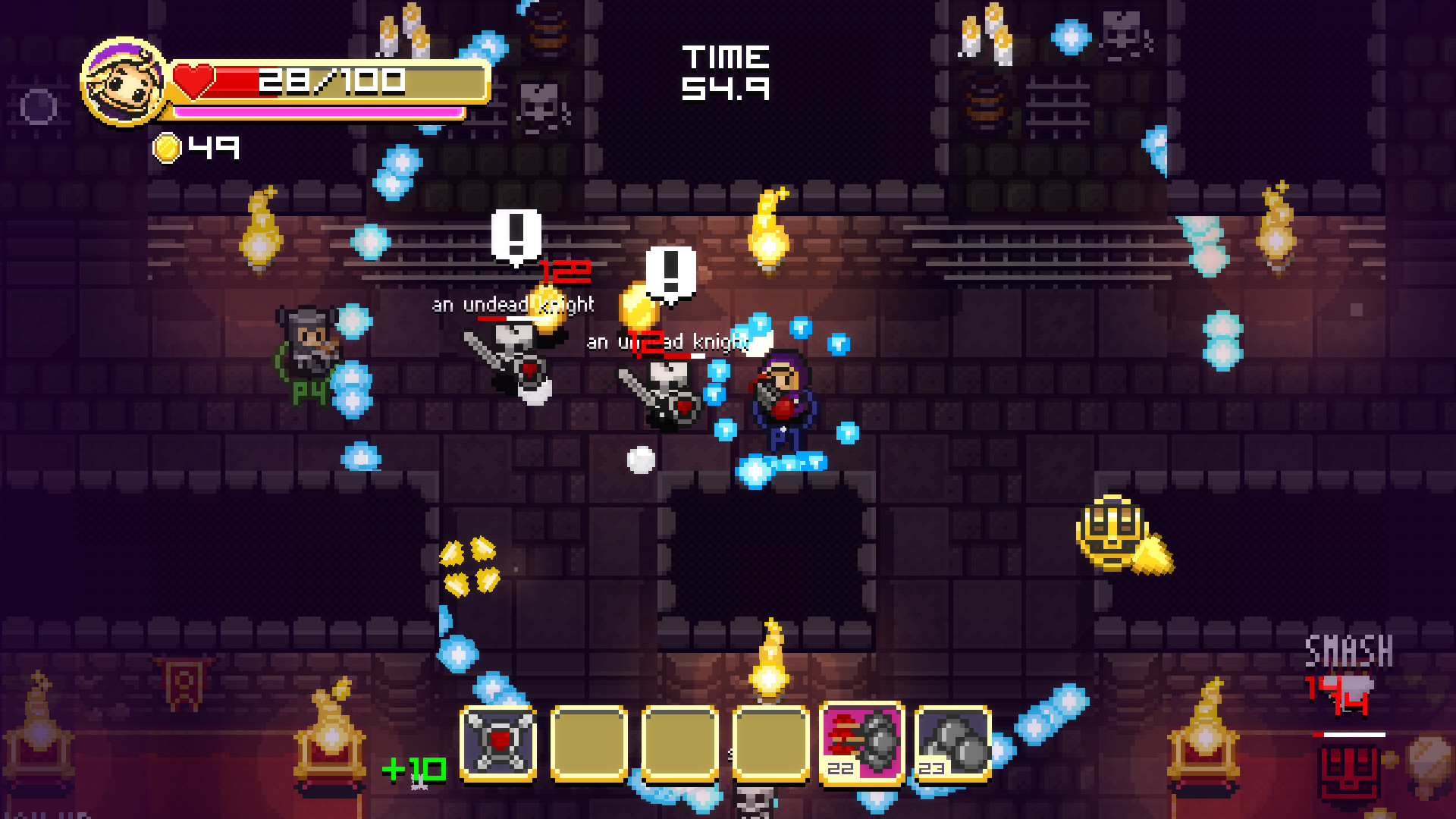
Task: Click the exclamation bubble above the left undead knight
Action: pyautogui.click(x=516, y=236)
